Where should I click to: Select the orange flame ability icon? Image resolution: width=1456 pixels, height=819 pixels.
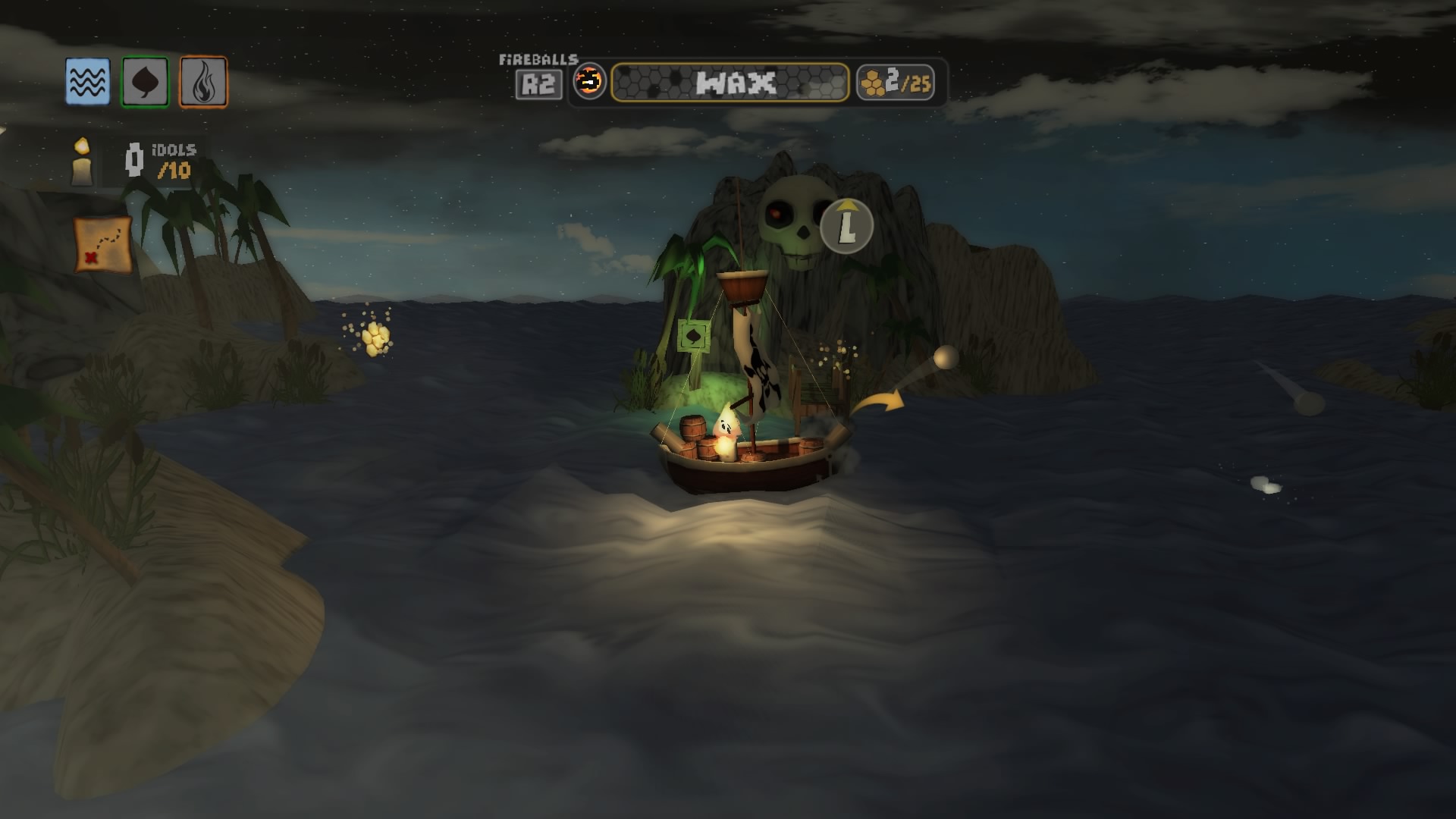pos(203,82)
